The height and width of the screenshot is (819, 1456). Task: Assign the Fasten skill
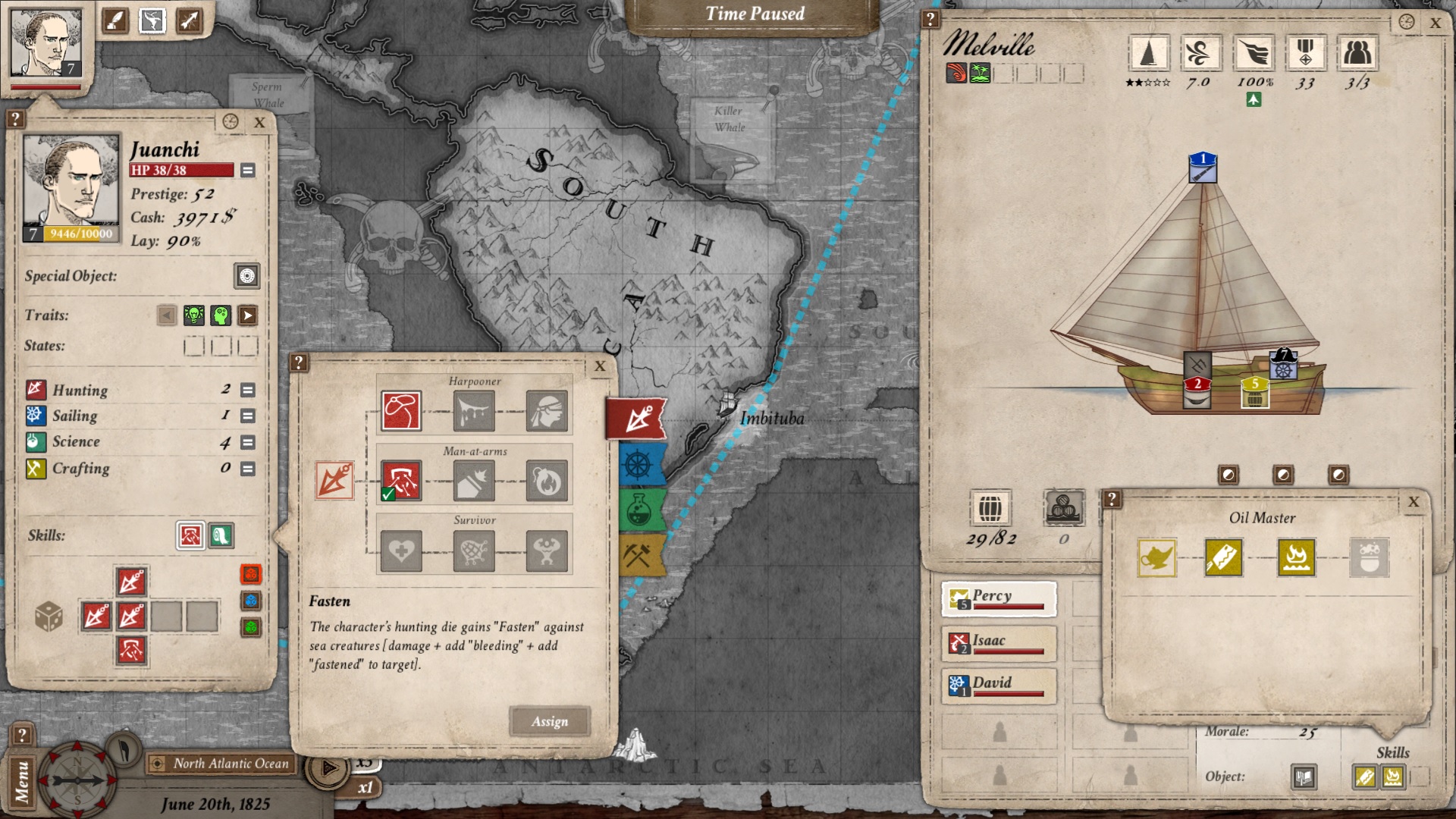(550, 721)
